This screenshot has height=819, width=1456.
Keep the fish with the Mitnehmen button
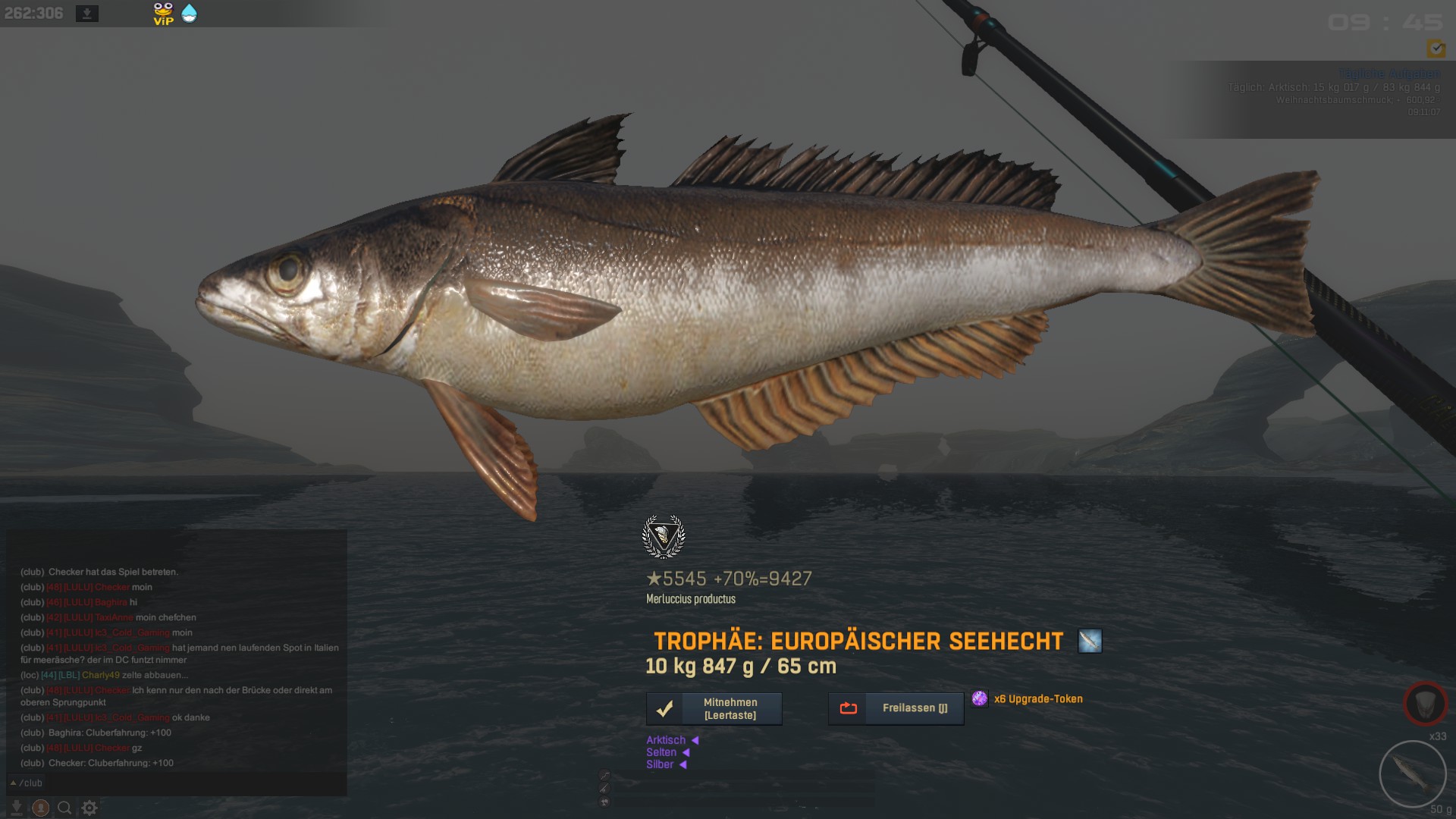714,709
